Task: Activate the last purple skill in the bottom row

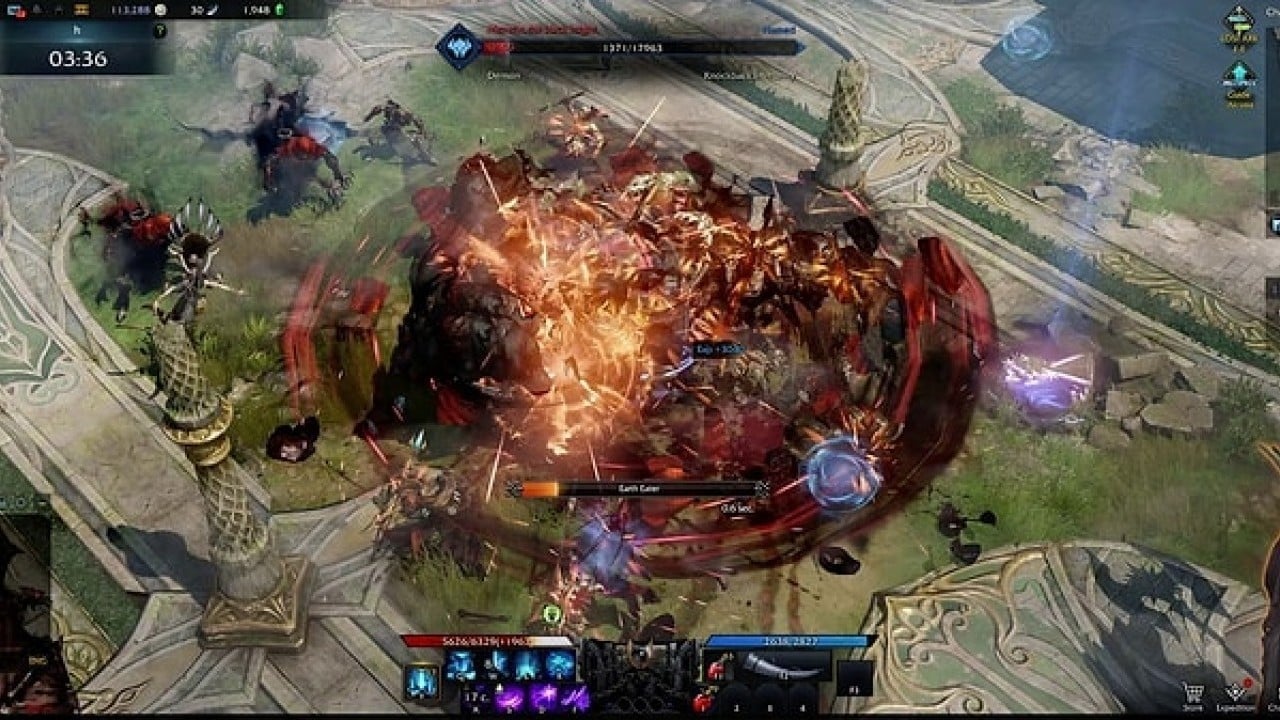Action: pos(575,697)
